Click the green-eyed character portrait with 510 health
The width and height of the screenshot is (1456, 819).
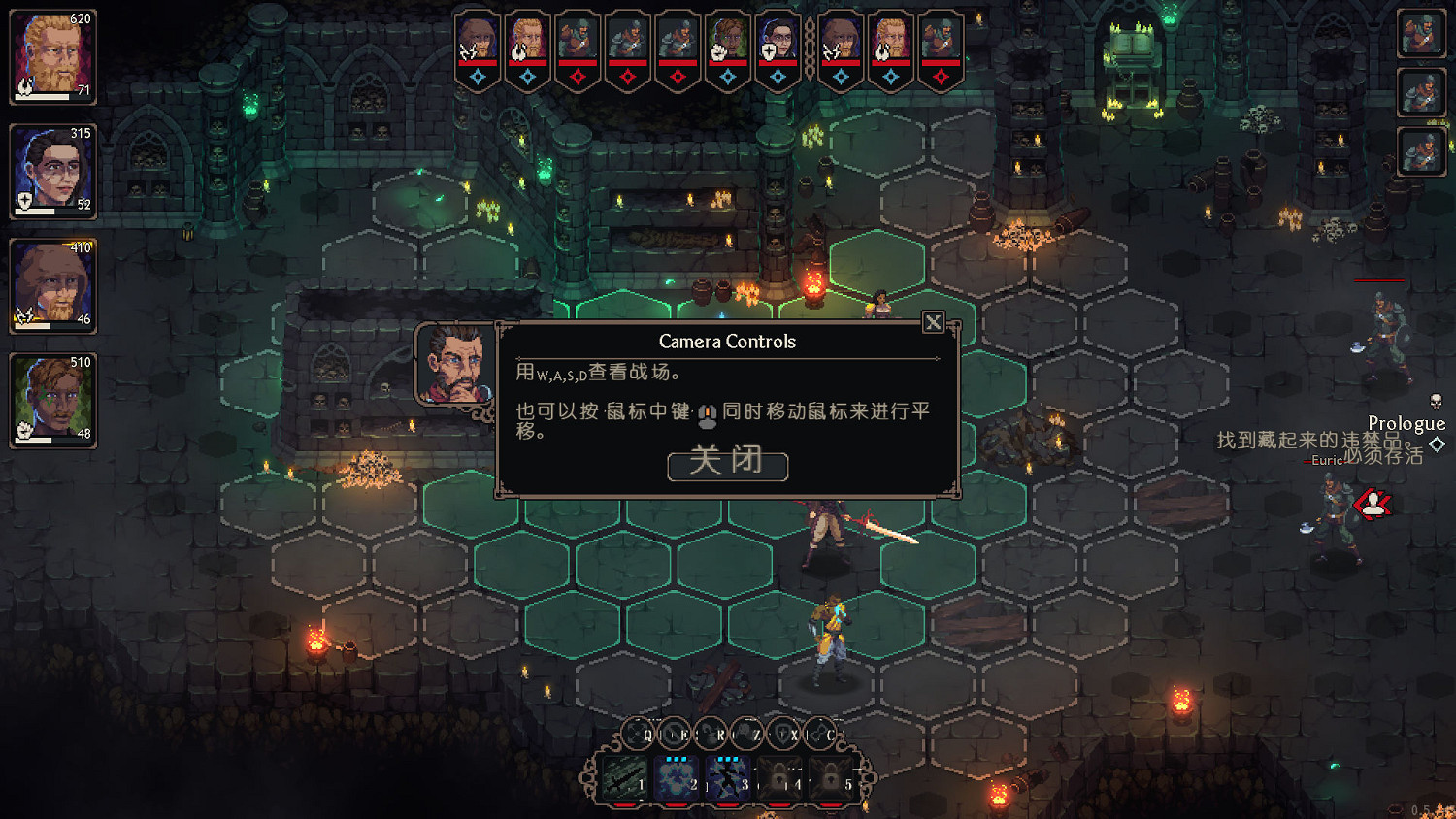pyautogui.click(x=52, y=398)
